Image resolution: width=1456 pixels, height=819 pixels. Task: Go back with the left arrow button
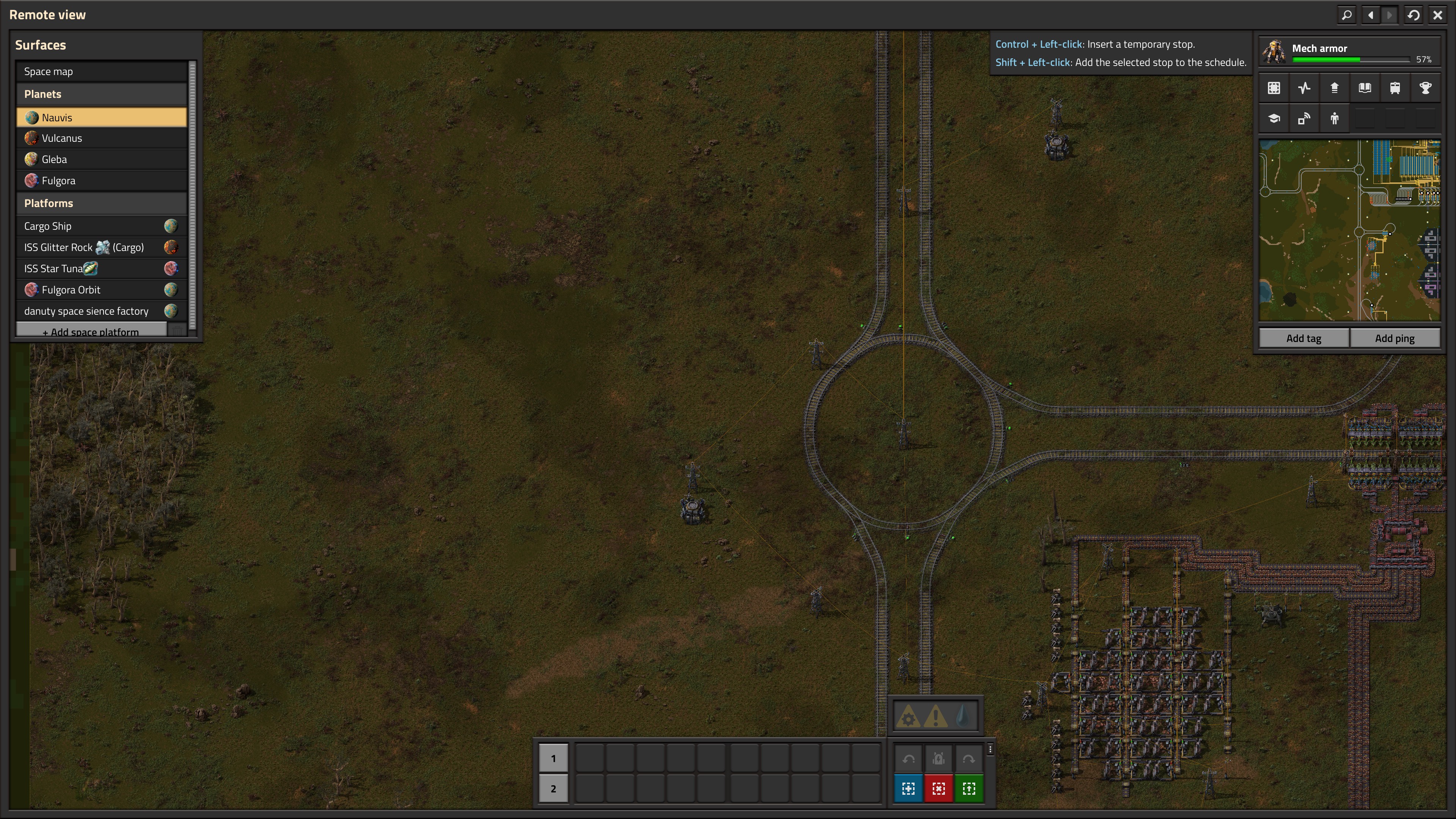tap(1371, 15)
